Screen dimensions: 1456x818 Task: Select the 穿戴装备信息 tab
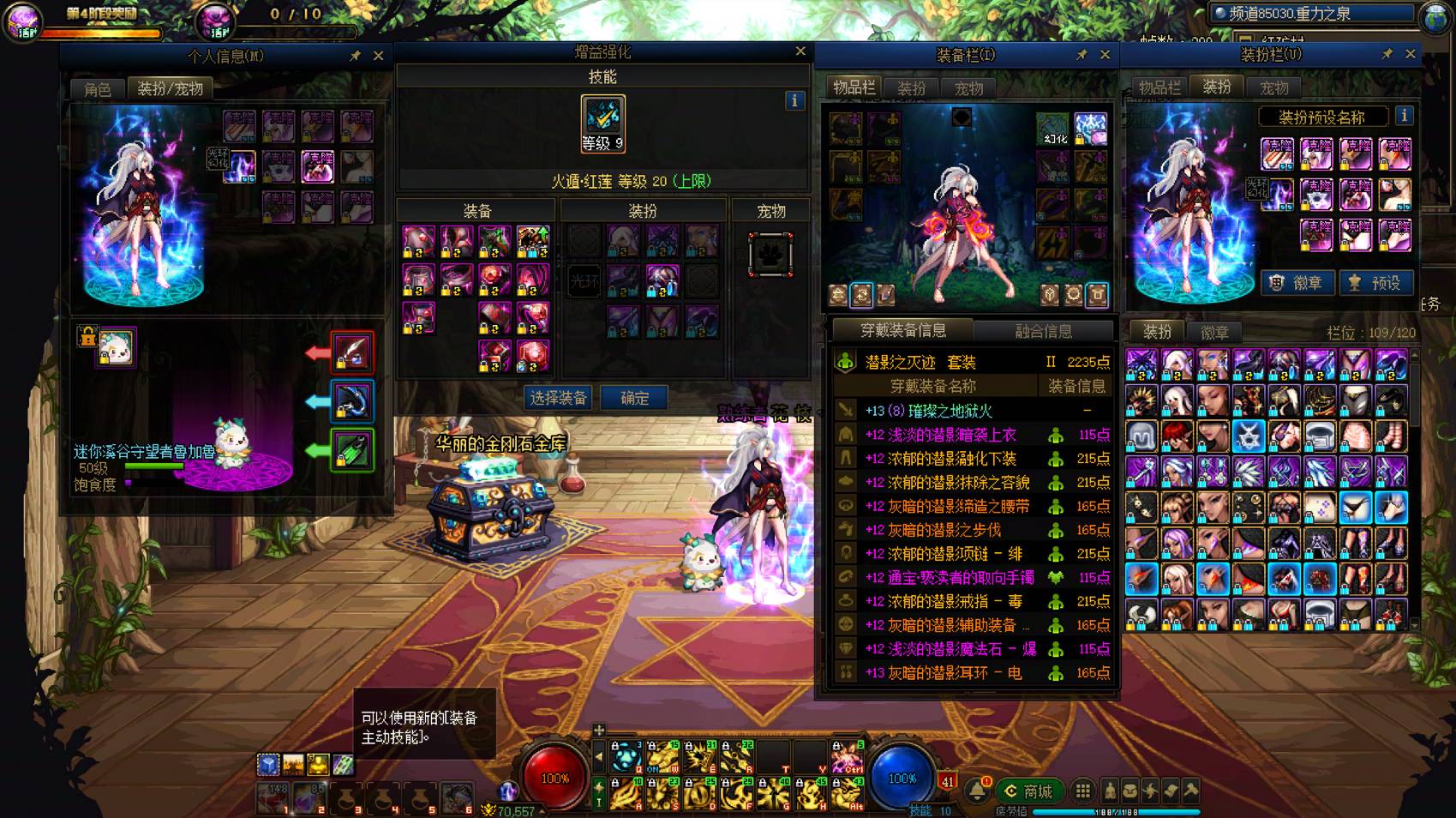click(x=902, y=330)
